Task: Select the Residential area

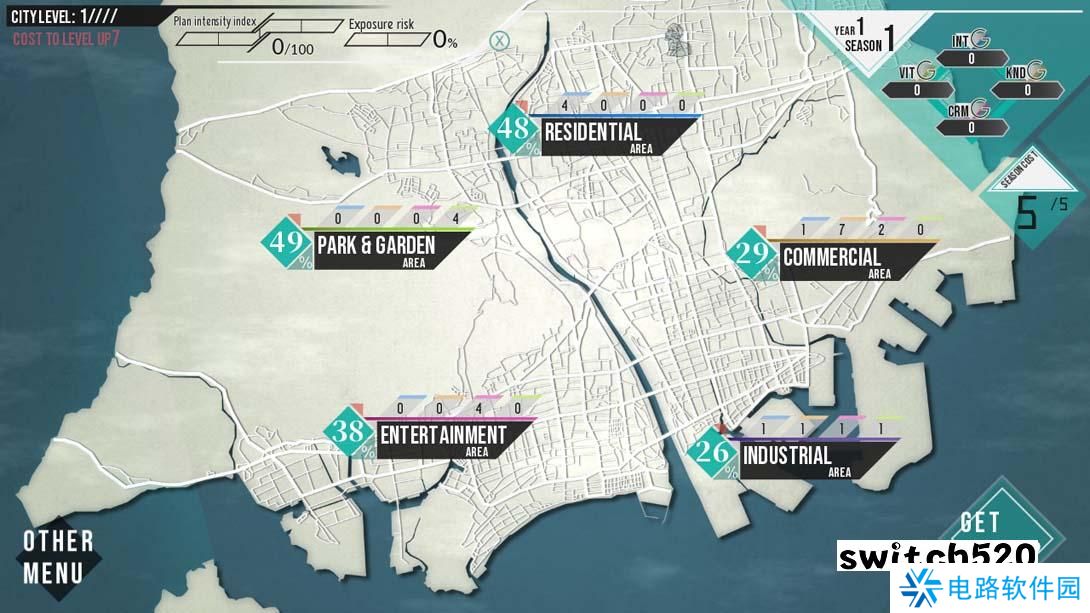Action: pyautogui.click(x=593, y=133)
